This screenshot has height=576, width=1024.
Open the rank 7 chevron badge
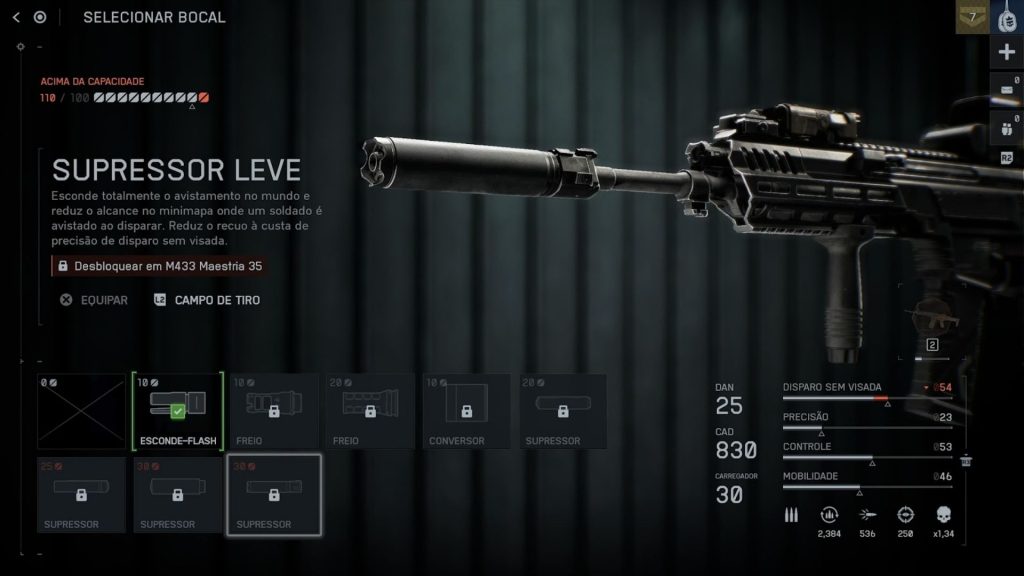pos(972,17)
